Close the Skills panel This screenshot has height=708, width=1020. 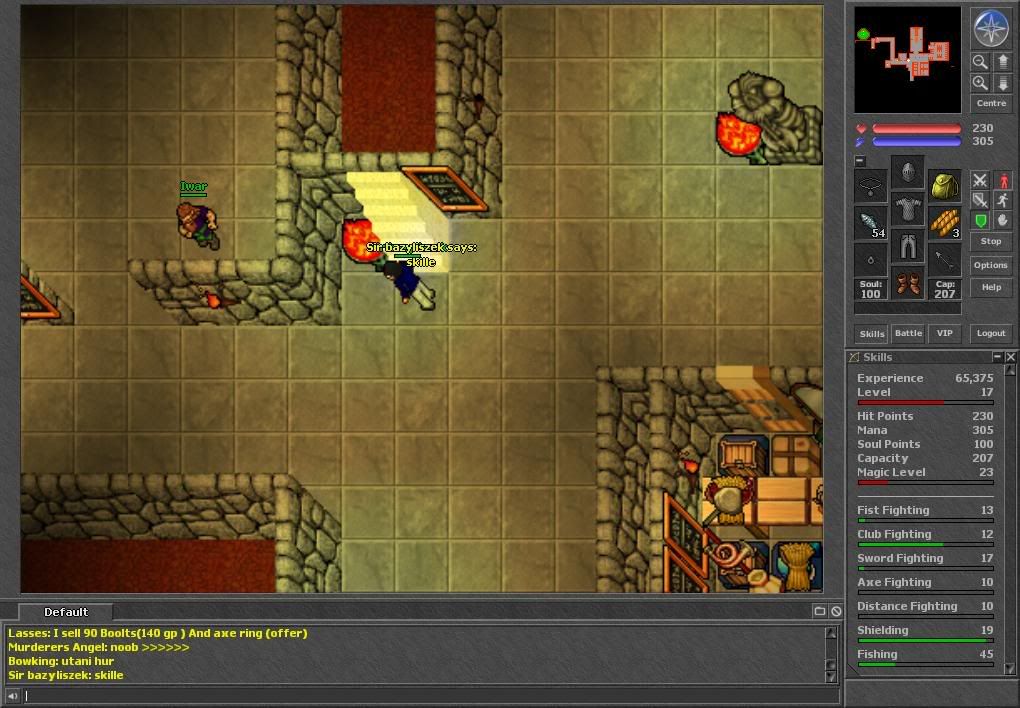coord(1011,357)
